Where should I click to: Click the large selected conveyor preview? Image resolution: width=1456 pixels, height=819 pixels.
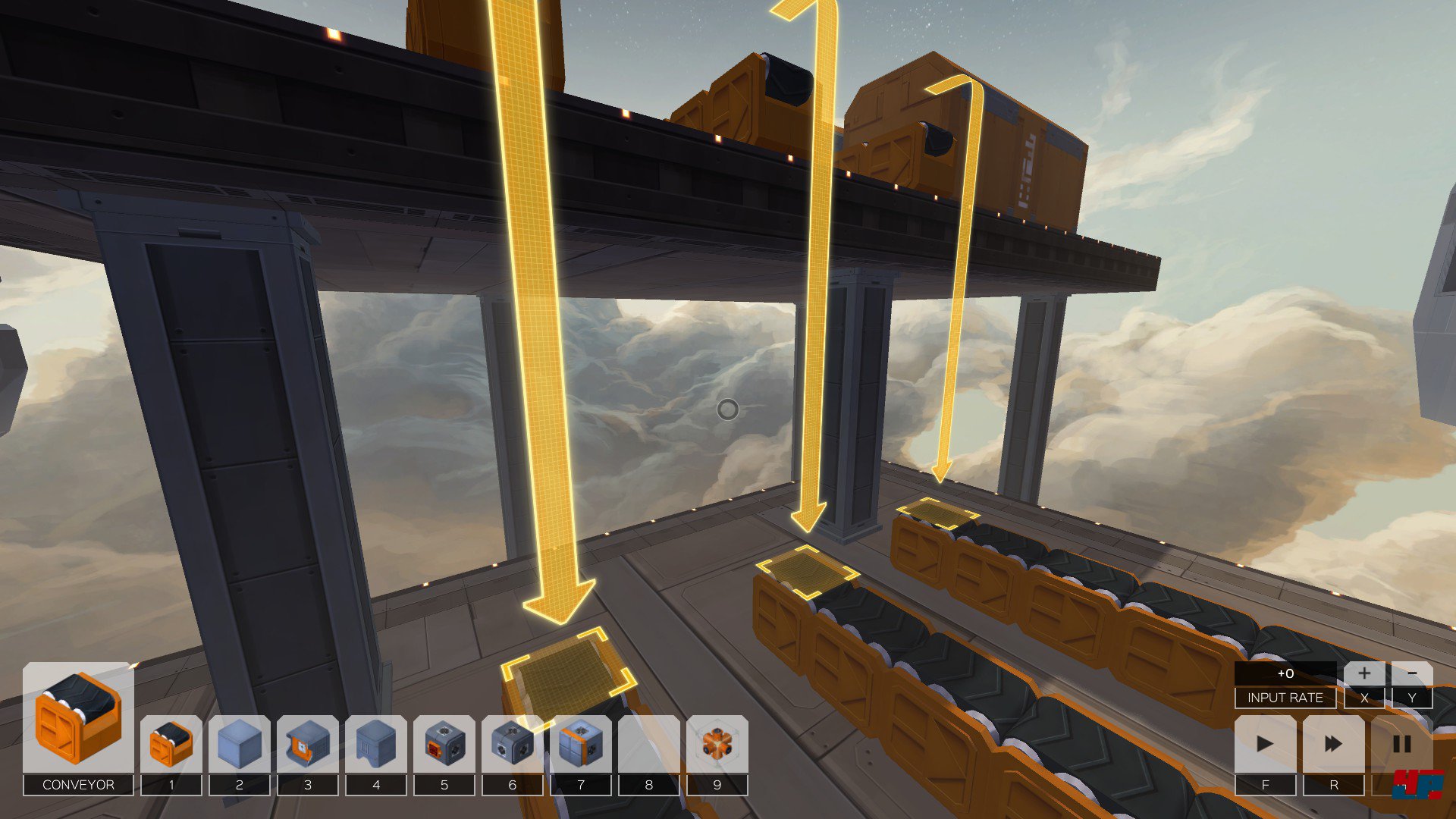pyautogui.click(x=78, y=717)
